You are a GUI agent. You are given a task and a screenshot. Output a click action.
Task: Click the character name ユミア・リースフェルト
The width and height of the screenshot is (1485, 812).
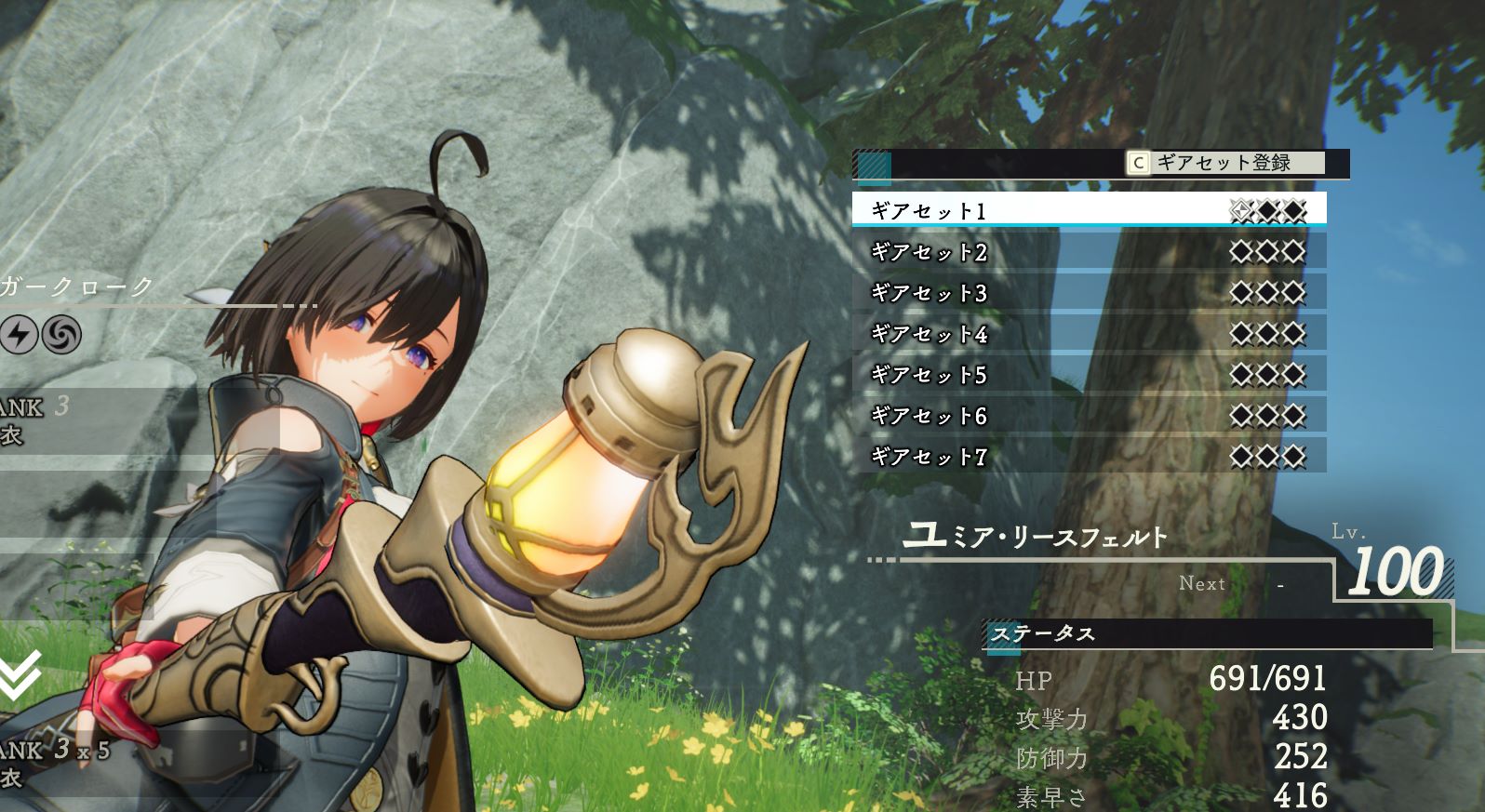point(1033,539)
